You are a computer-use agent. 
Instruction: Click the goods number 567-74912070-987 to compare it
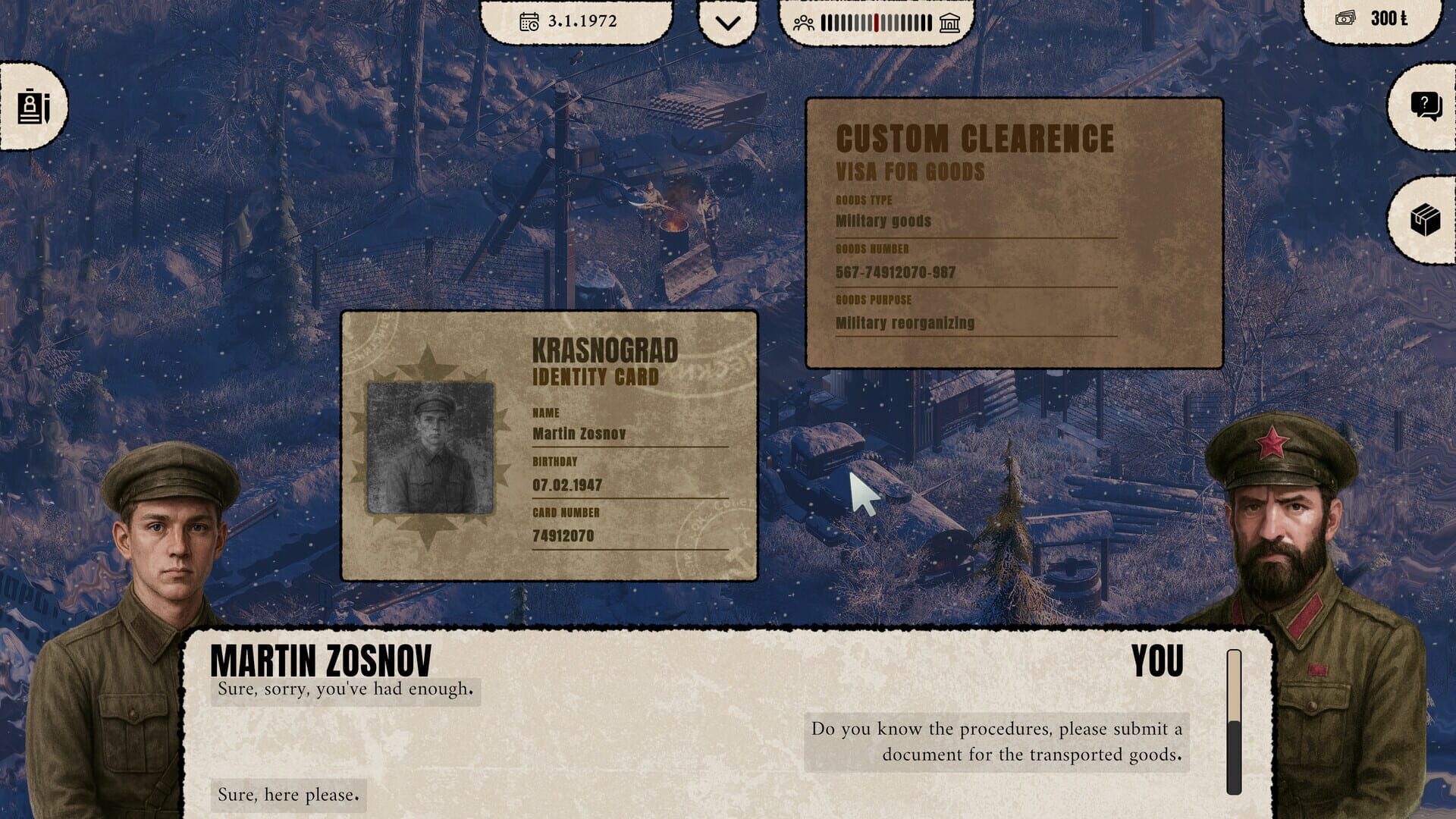pyautogui.click(x=896, y=271)
